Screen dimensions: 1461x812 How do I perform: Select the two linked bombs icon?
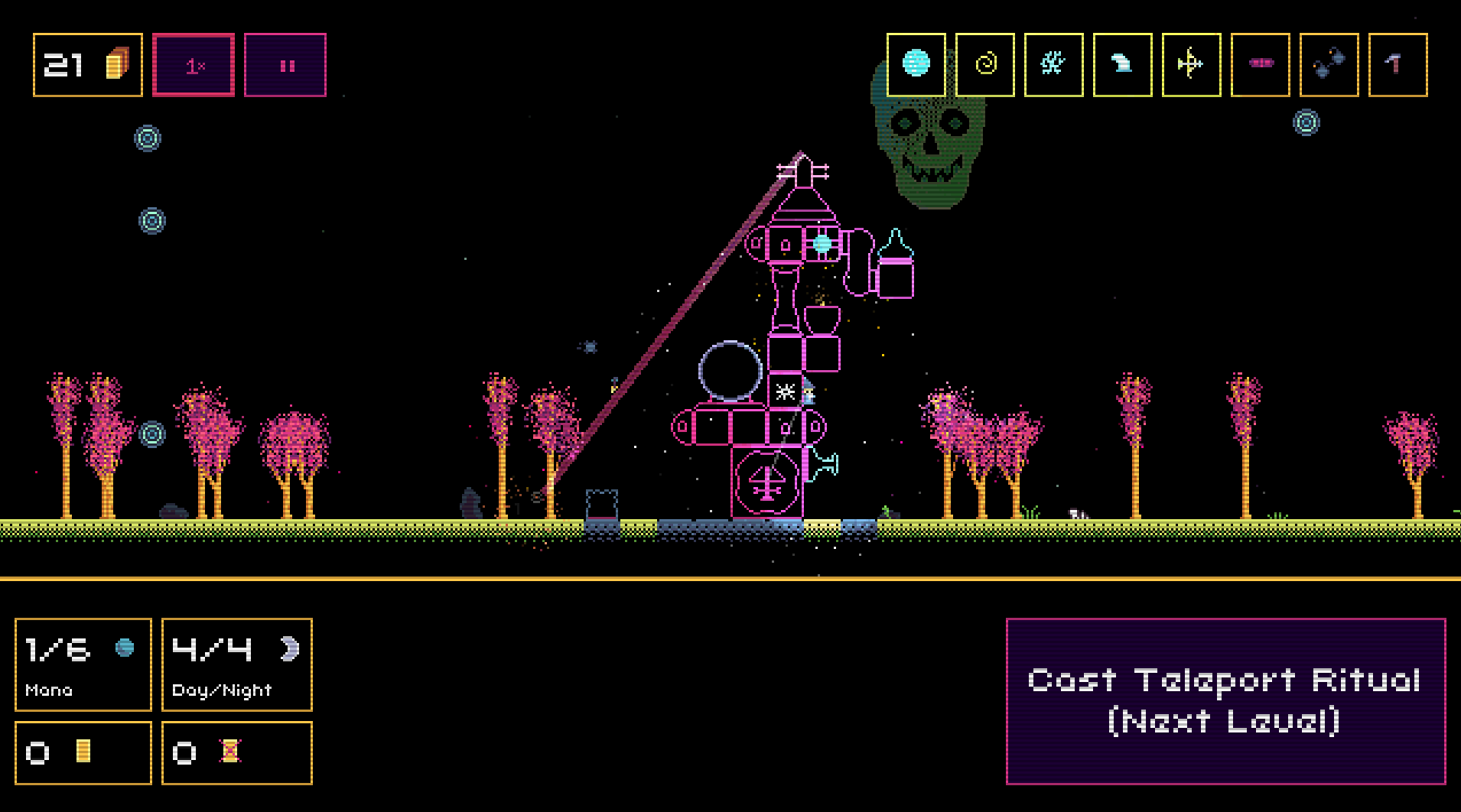click(1329, 64)
